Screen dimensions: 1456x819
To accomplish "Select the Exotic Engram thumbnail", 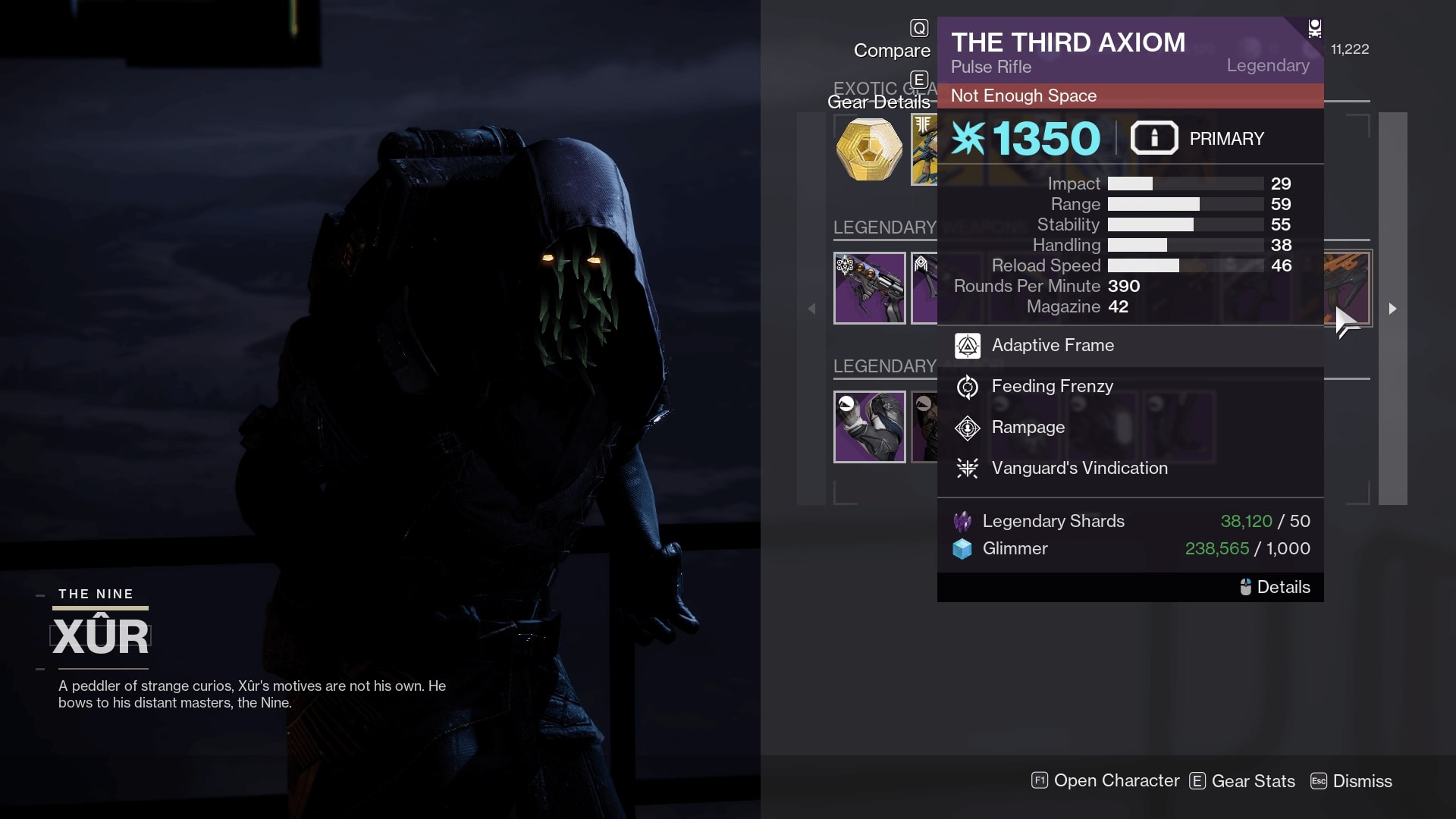I will pyautogui.click(x=869, y=149).
